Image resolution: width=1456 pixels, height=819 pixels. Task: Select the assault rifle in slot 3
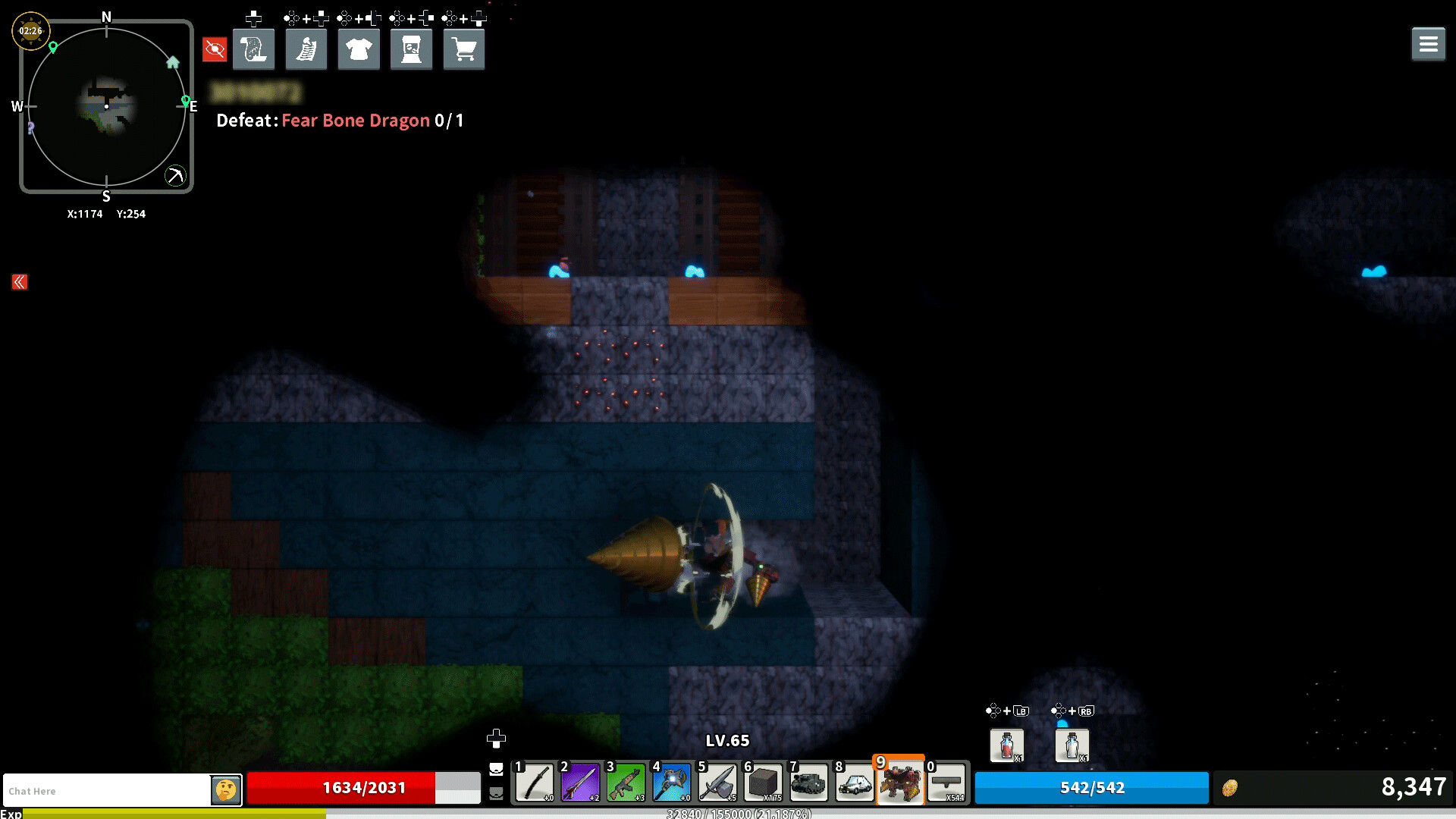(627, 783)
